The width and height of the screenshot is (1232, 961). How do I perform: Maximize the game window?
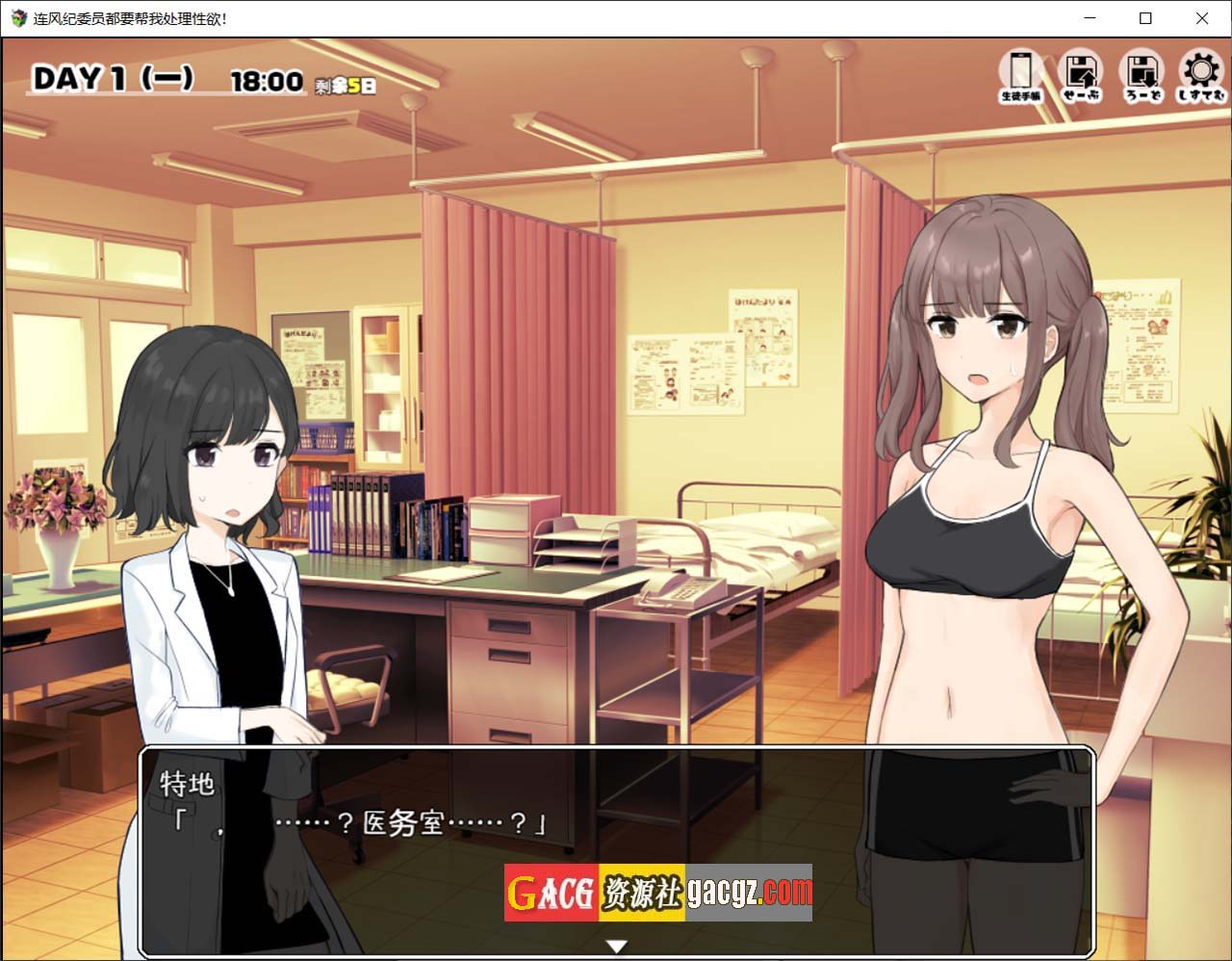(1145, 18)
